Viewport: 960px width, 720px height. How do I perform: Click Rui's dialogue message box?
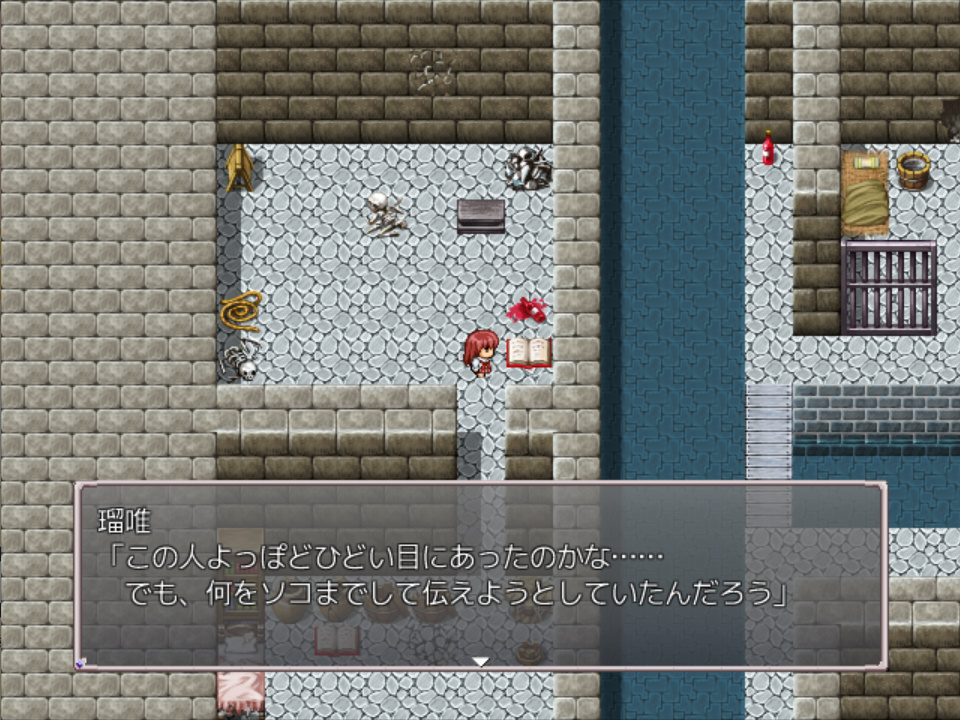480,575
